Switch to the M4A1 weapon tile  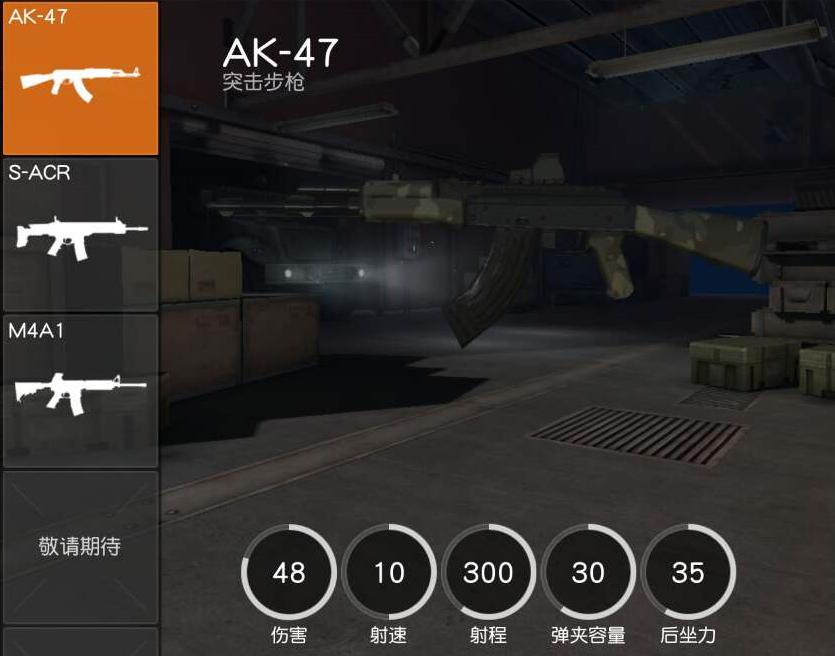click(80, 391)
